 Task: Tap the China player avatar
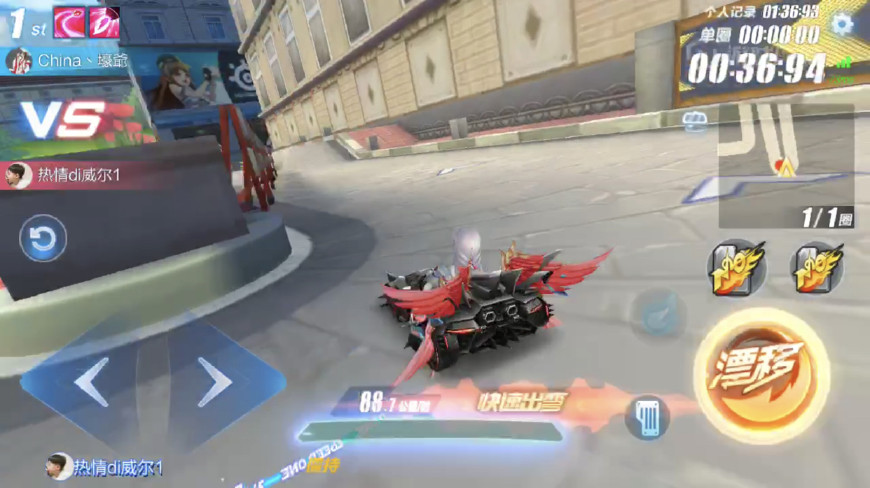(18, 61)
